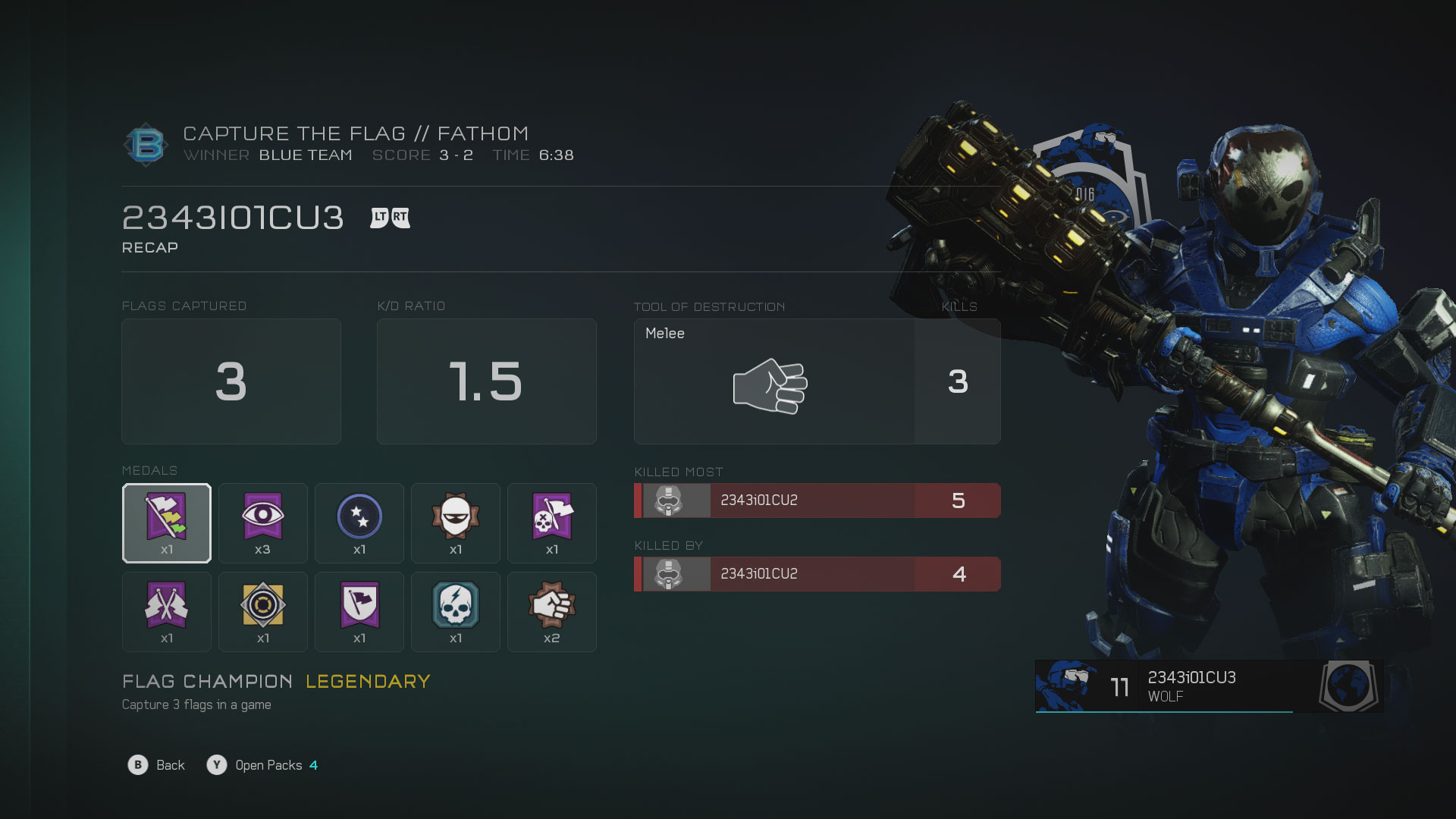Image resolution: width=1456 pixels, height=819 pixels.
Task: Go back using the Back option
Action: tap(157, 765)
